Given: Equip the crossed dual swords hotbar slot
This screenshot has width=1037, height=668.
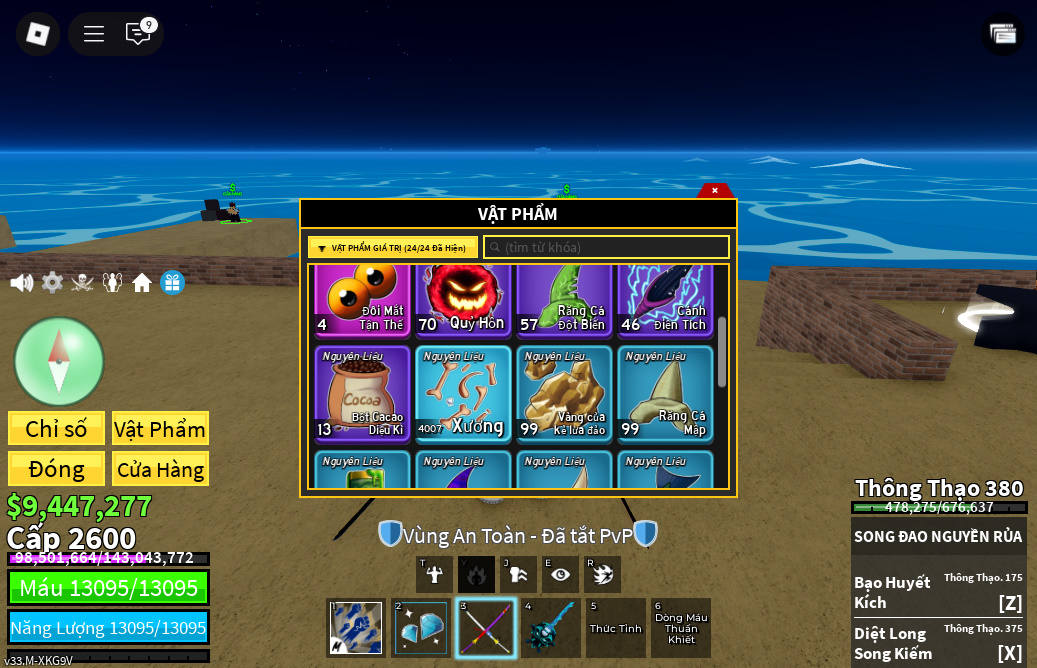Looking at the screenshot, I should pos(486,628).
